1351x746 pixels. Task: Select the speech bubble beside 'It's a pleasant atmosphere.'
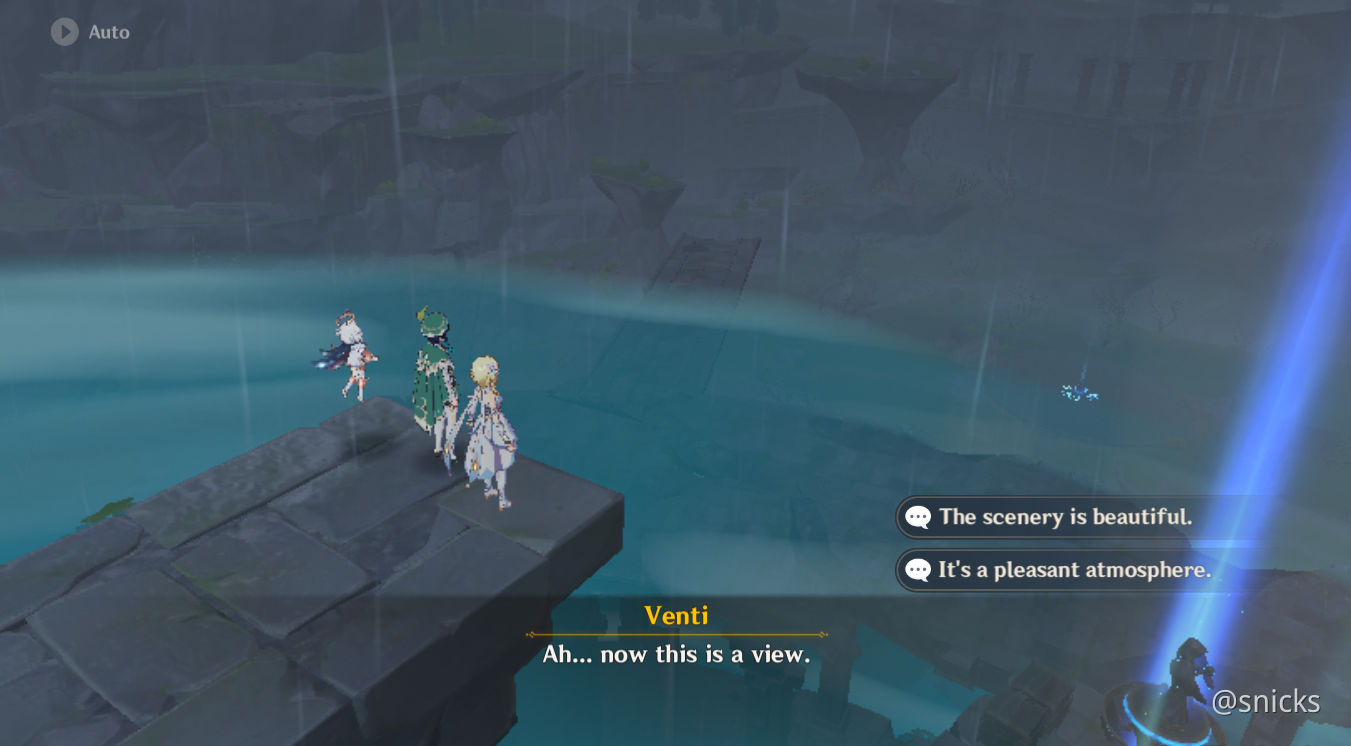(x=916, y=570)
